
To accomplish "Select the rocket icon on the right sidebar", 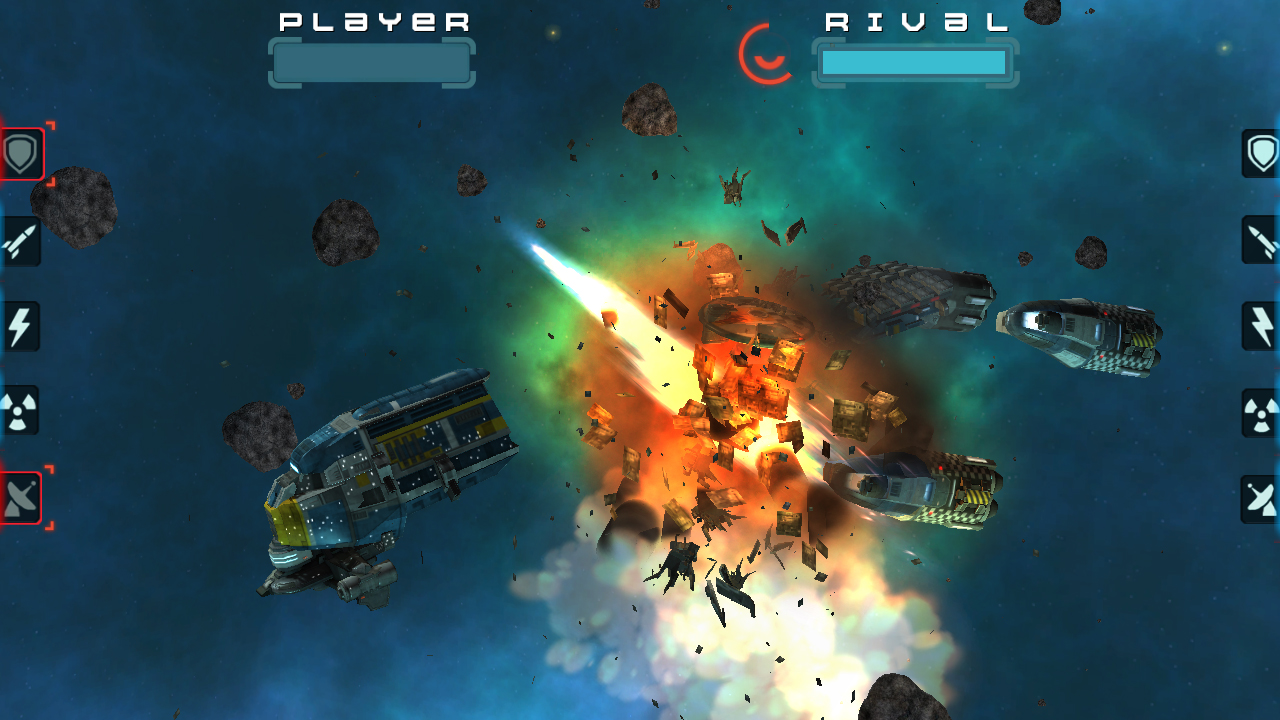I will [x=1259, y=240].
